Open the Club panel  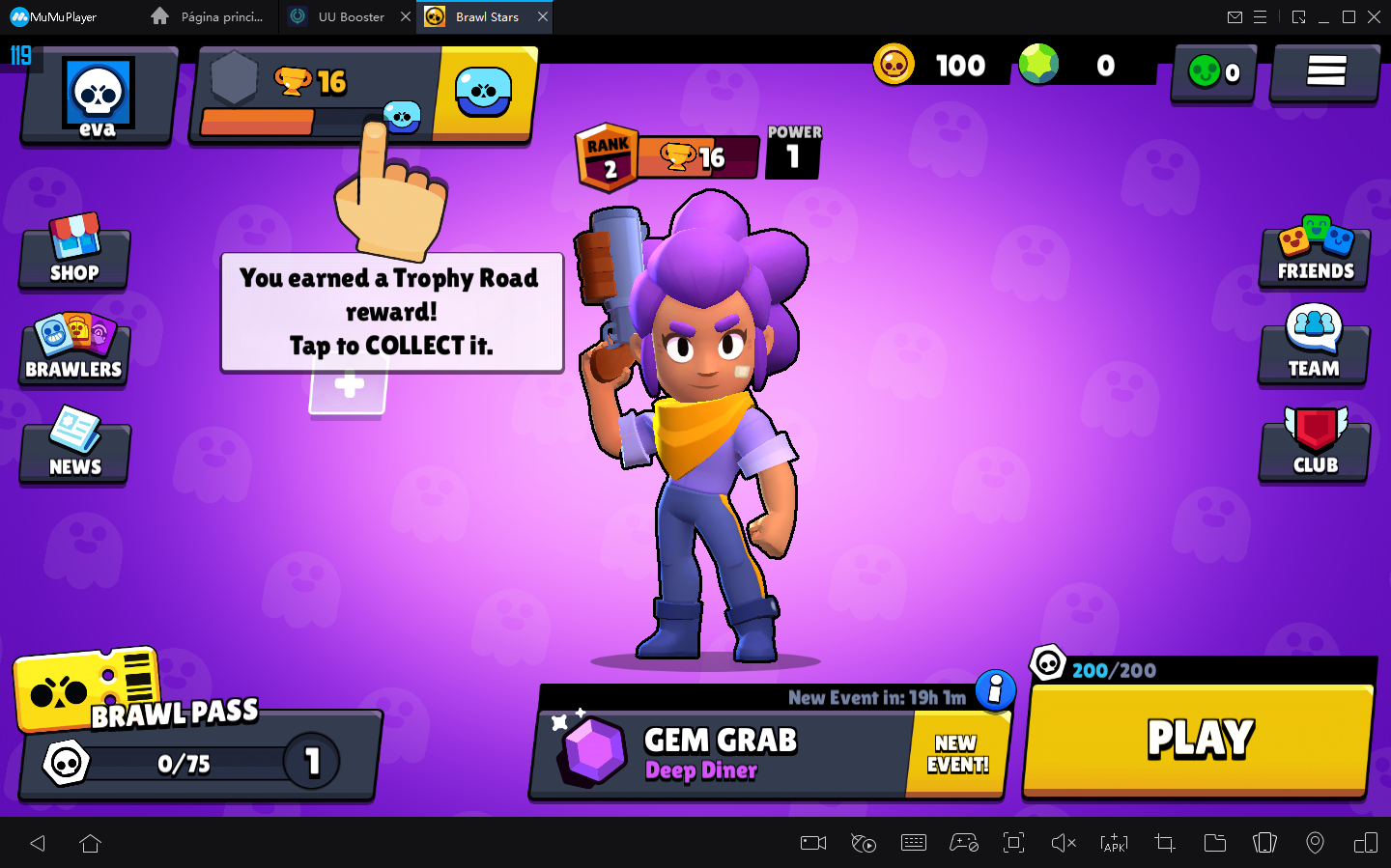(1313, 447)
